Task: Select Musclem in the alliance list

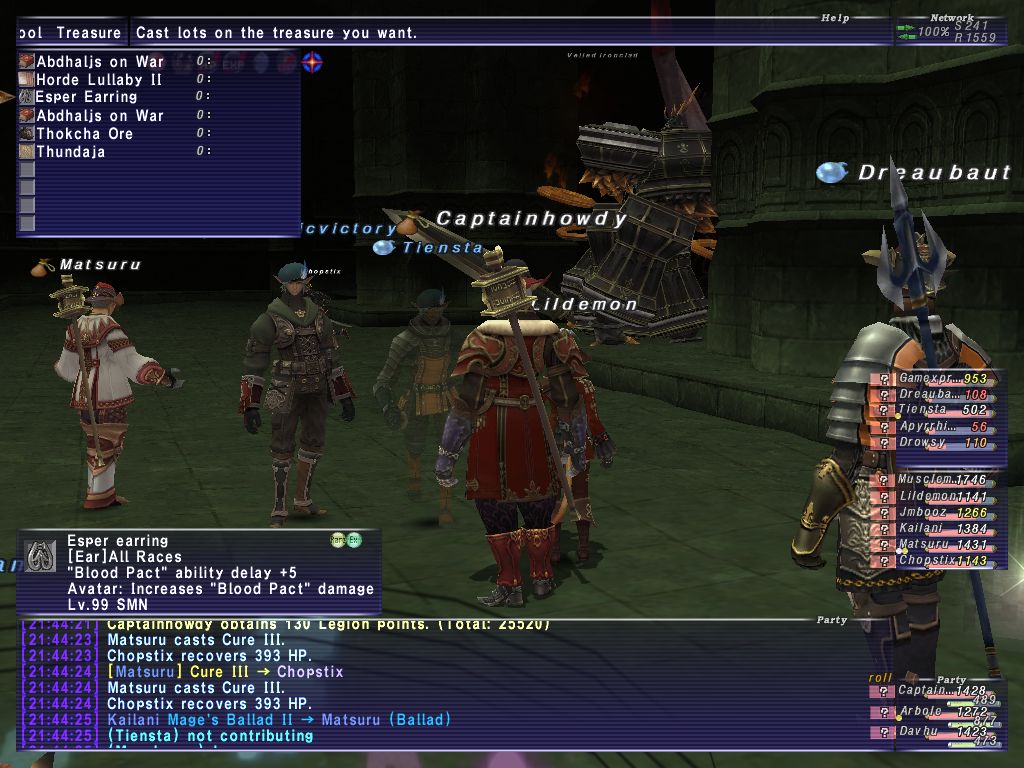Action: (922, 480)
